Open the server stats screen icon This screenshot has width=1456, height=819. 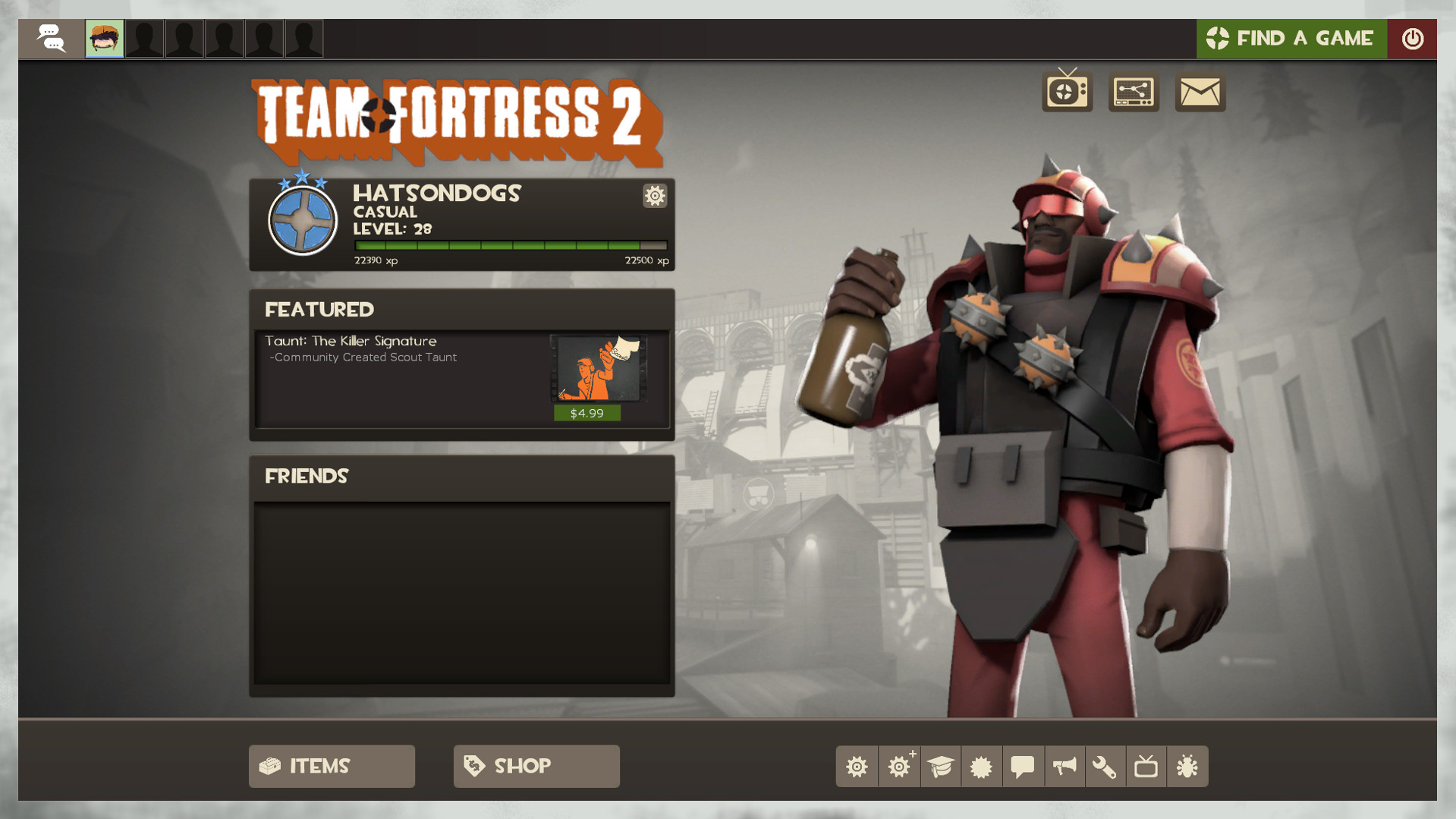[1134, 92]
